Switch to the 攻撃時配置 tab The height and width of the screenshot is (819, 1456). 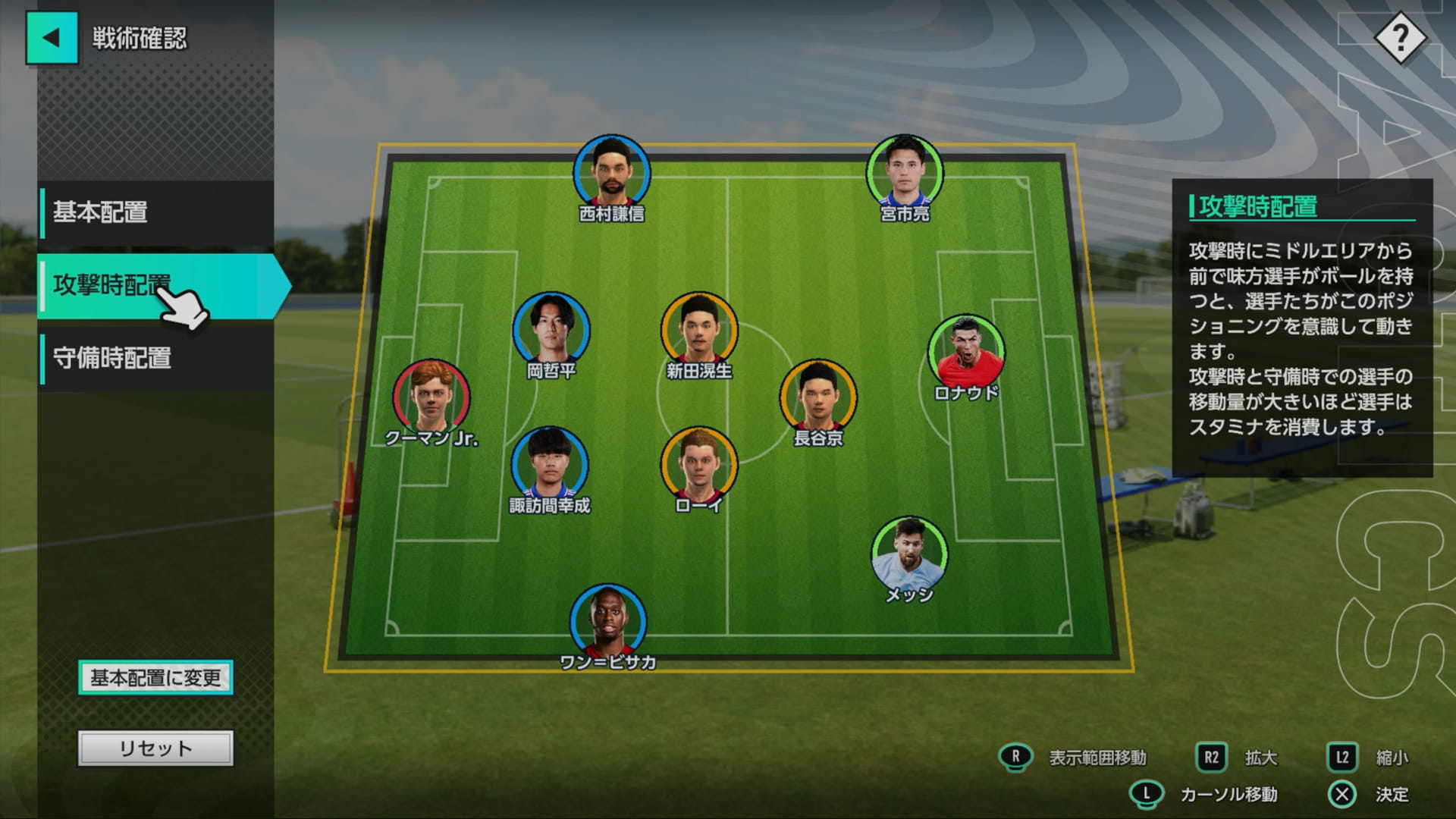(156, 286)
